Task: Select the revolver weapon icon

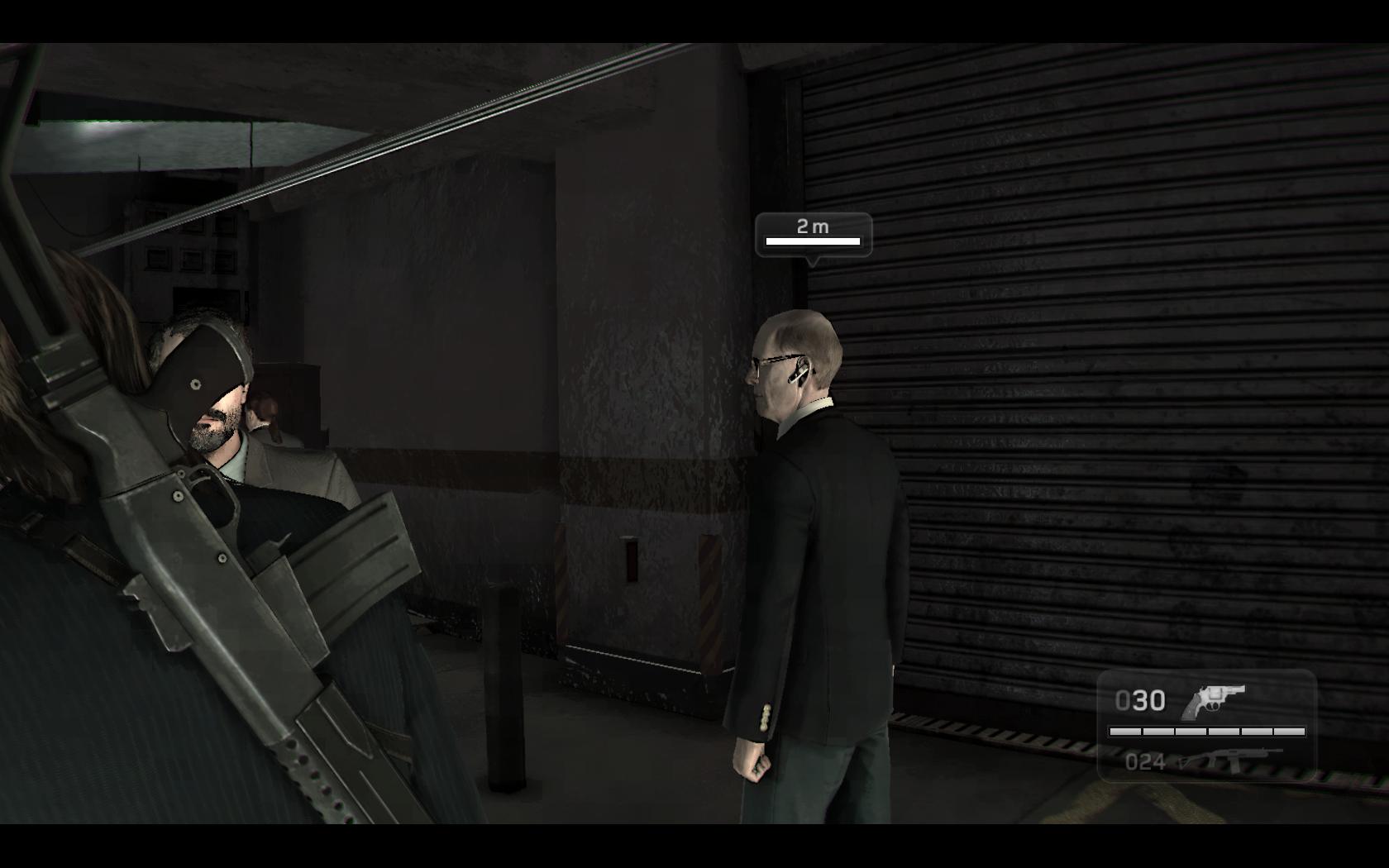Action: 1212,702
